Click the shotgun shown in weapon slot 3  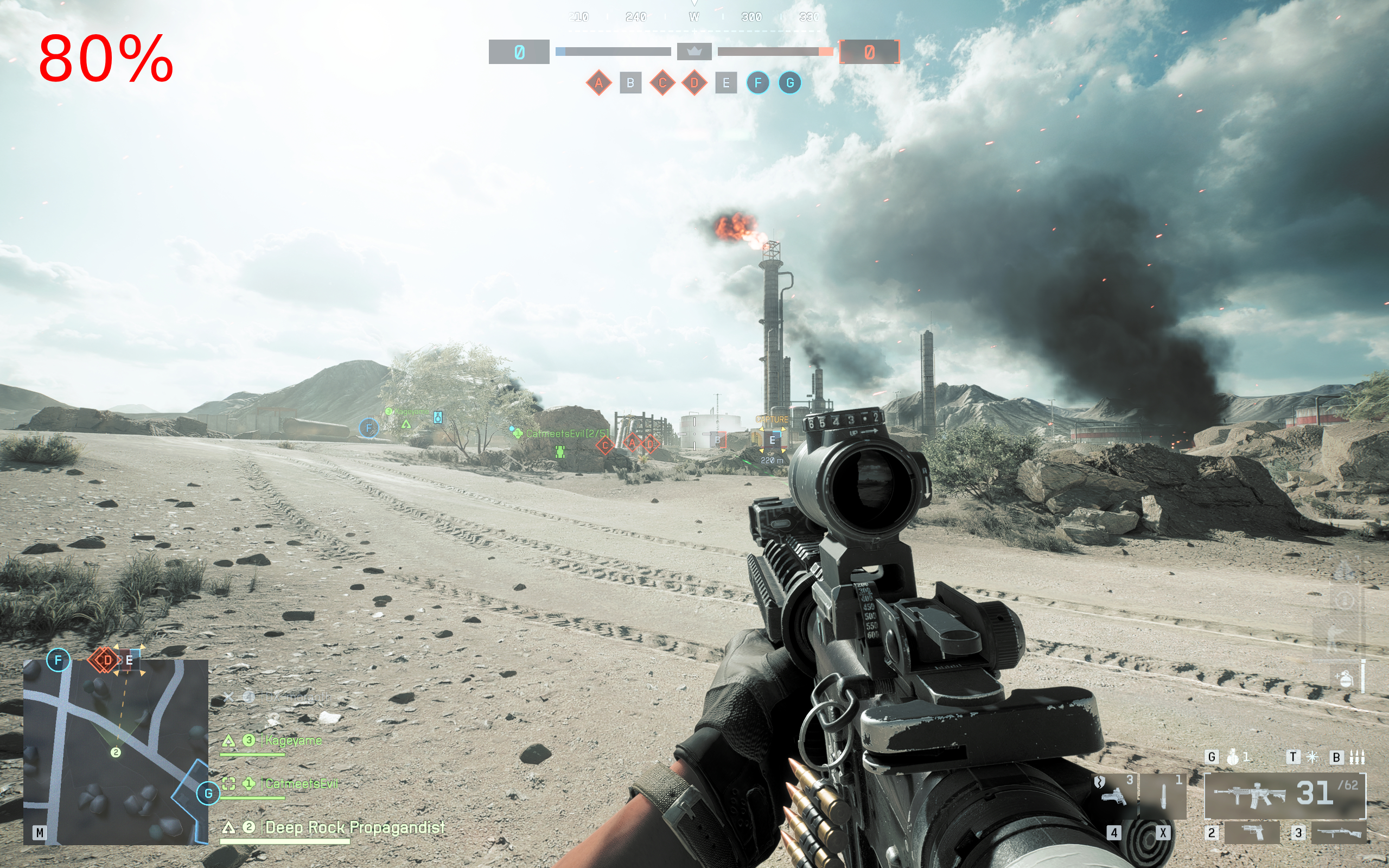pos(1339,834)
